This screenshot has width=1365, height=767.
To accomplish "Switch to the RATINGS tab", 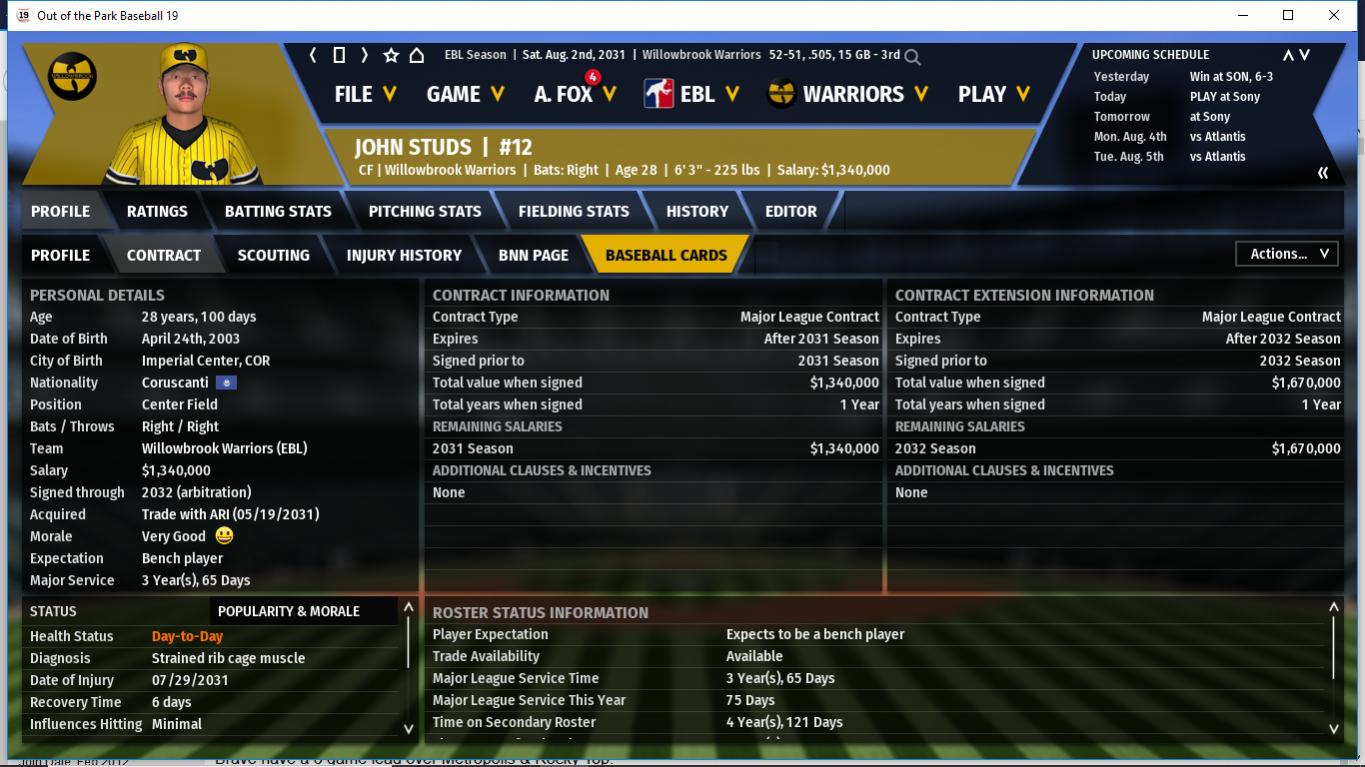I will point(157,211).
